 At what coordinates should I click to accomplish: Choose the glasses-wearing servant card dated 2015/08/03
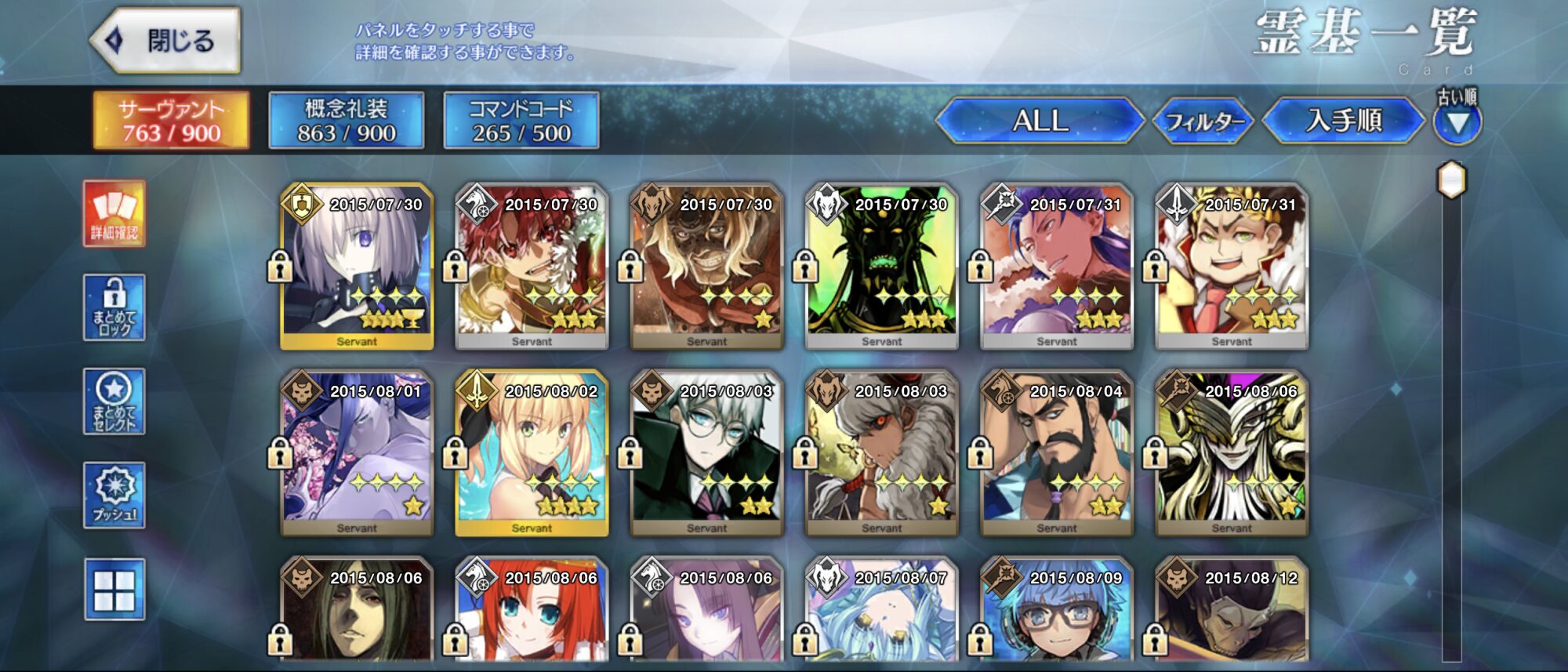click(706, 453)
